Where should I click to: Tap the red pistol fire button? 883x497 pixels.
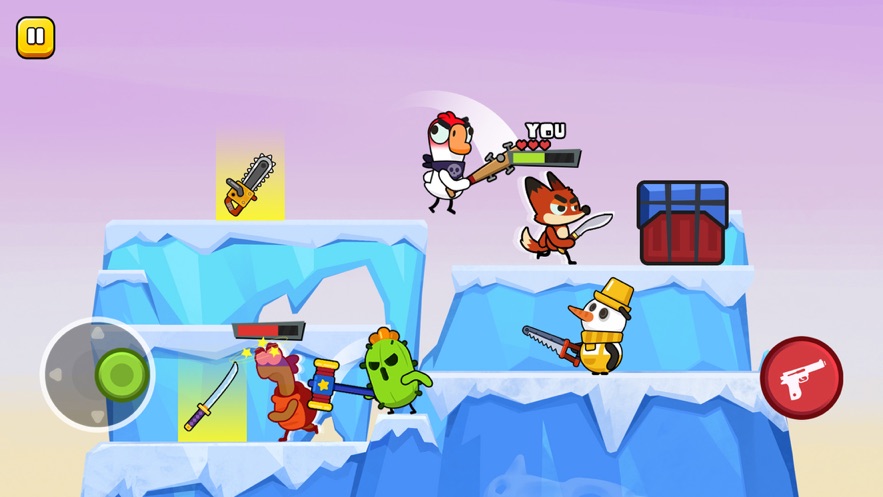[801, 378]
